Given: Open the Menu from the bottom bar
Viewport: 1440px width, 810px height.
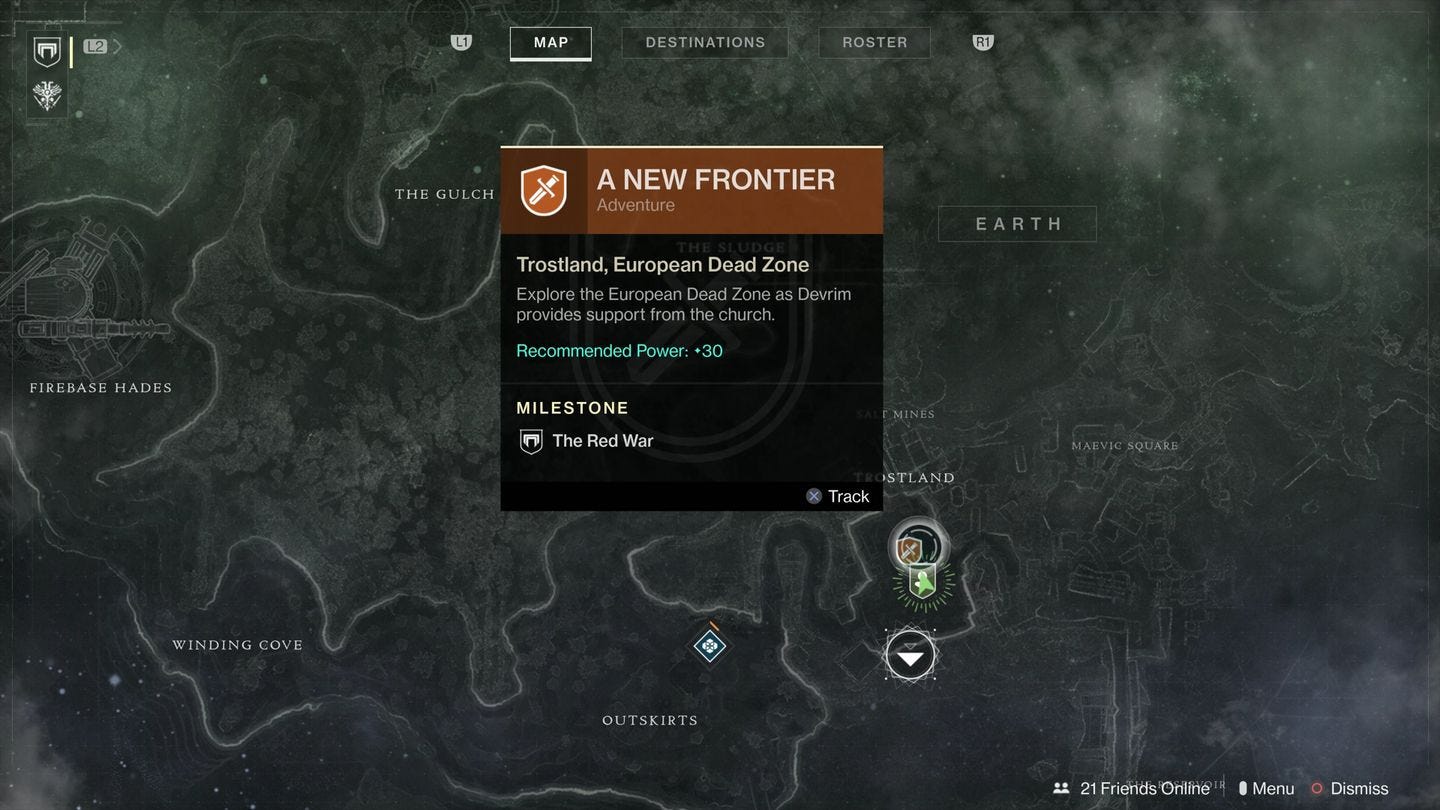Looking at the screenshot, I should [1264, 788].
